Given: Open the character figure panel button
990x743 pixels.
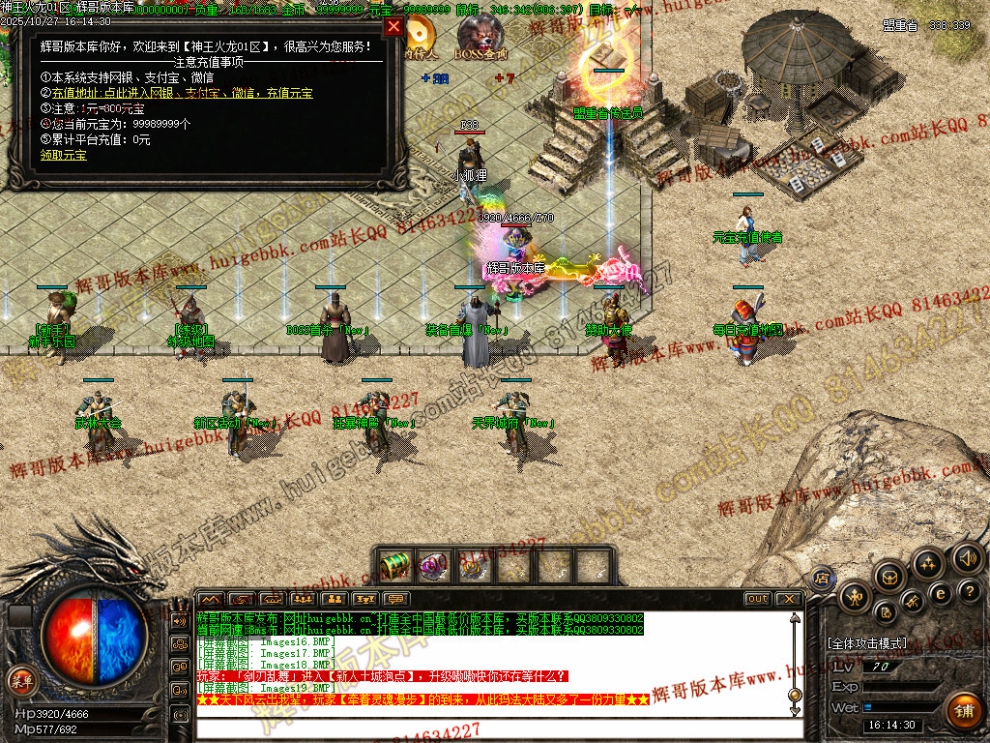Looking at the screenshot, I should click(x=854, y=599).
